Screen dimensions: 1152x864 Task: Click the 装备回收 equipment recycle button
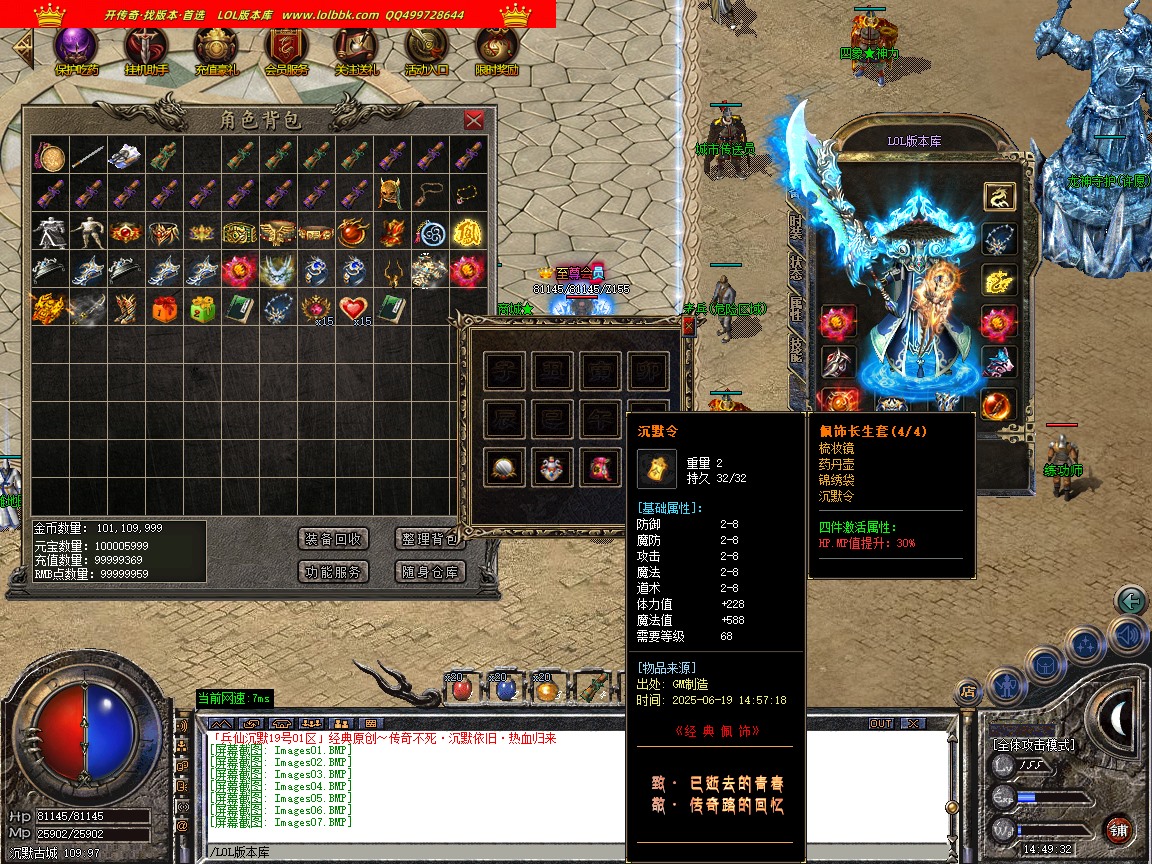334,539
